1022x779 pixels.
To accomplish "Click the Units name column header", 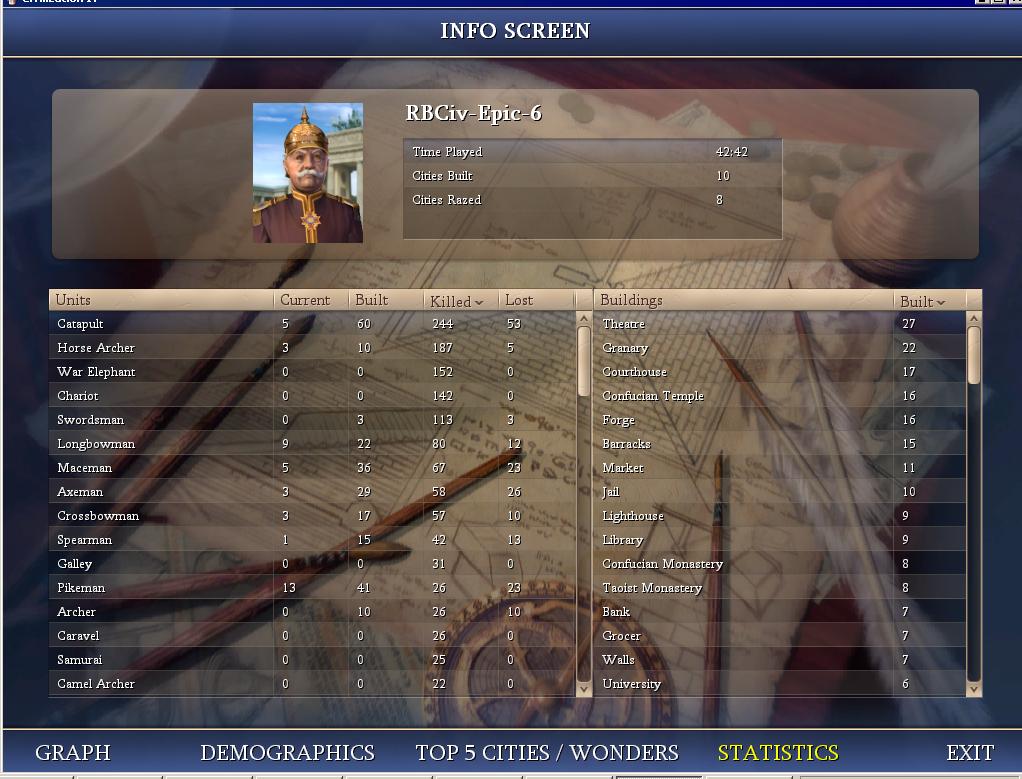I will (x=160, y=300).
